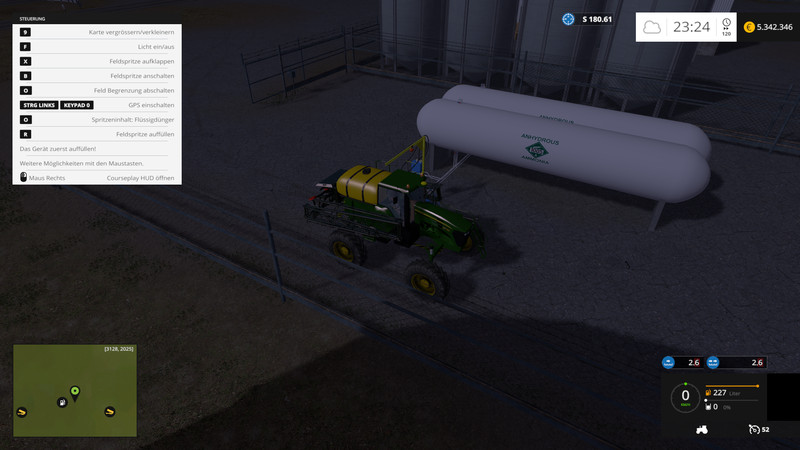
Task: Click the euro coin money icon
Action: coord(749,27)
